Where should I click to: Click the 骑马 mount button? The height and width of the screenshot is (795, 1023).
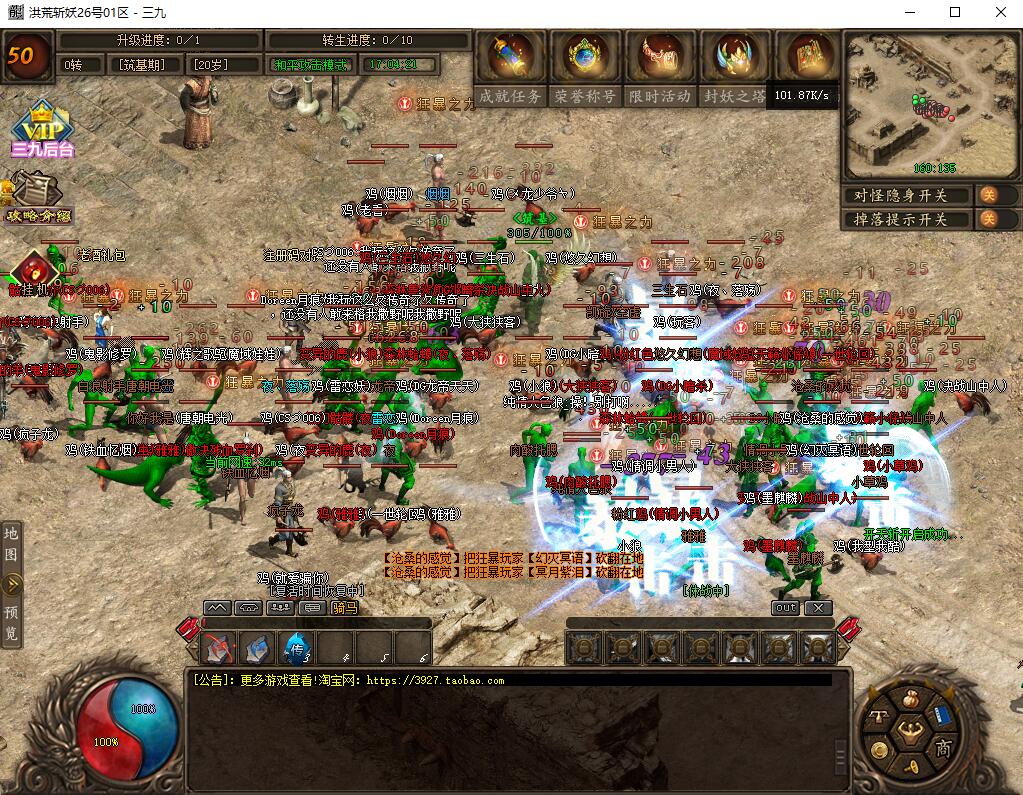point(344,607)
